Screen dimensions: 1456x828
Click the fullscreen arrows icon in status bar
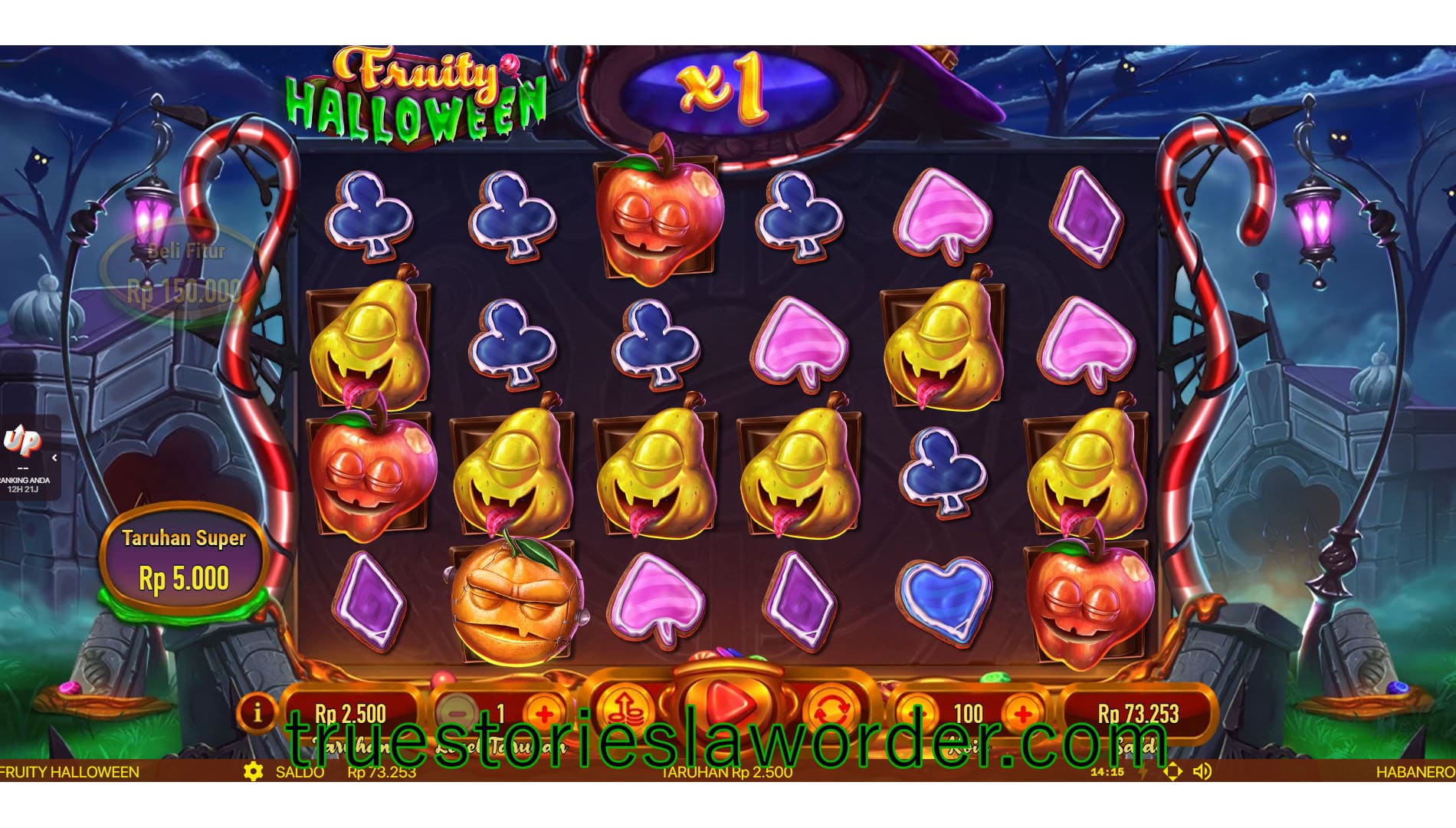click(1173, 773)
